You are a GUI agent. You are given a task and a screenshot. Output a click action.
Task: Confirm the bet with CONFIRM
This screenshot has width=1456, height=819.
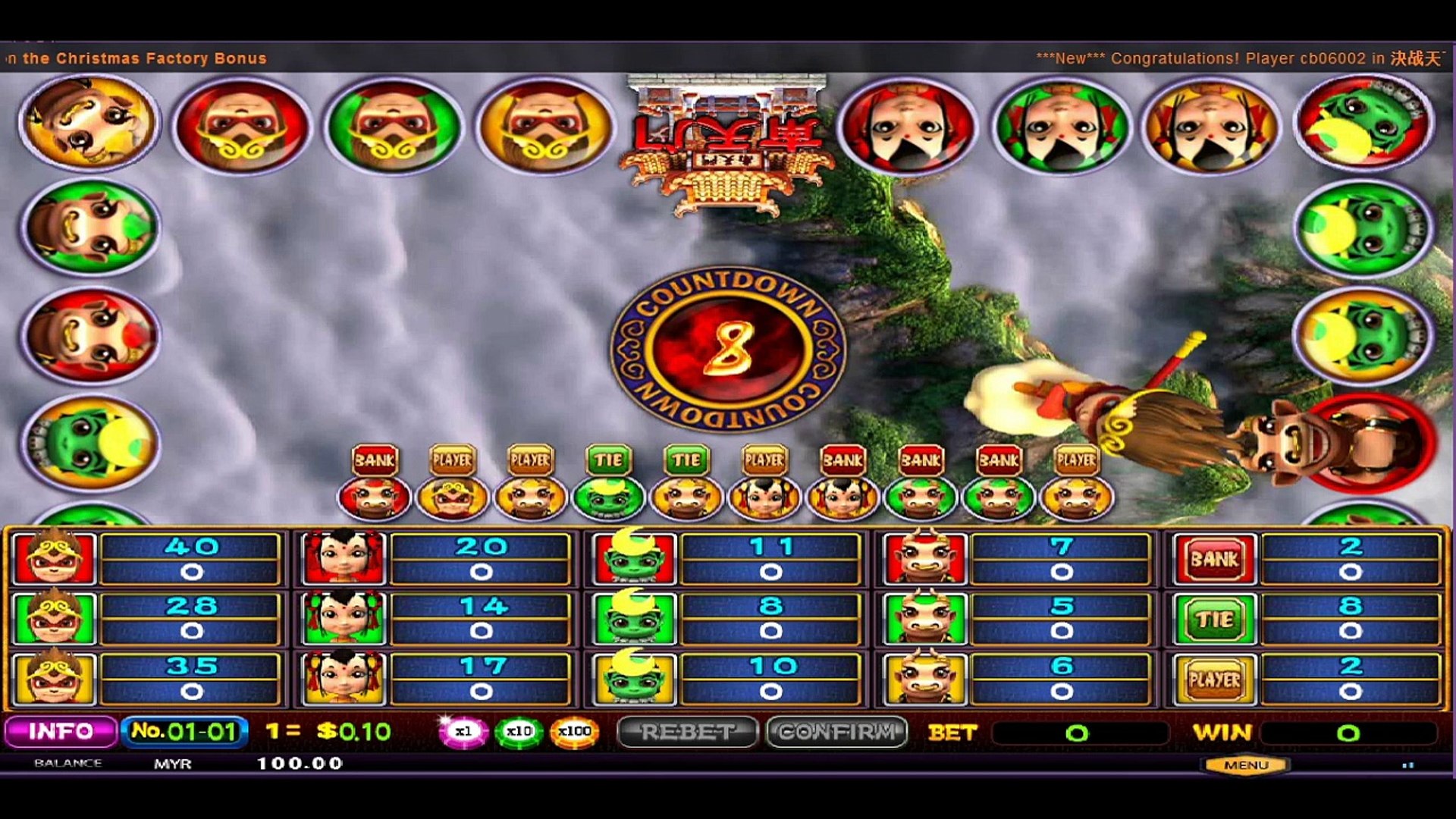[x=837, y=732]
